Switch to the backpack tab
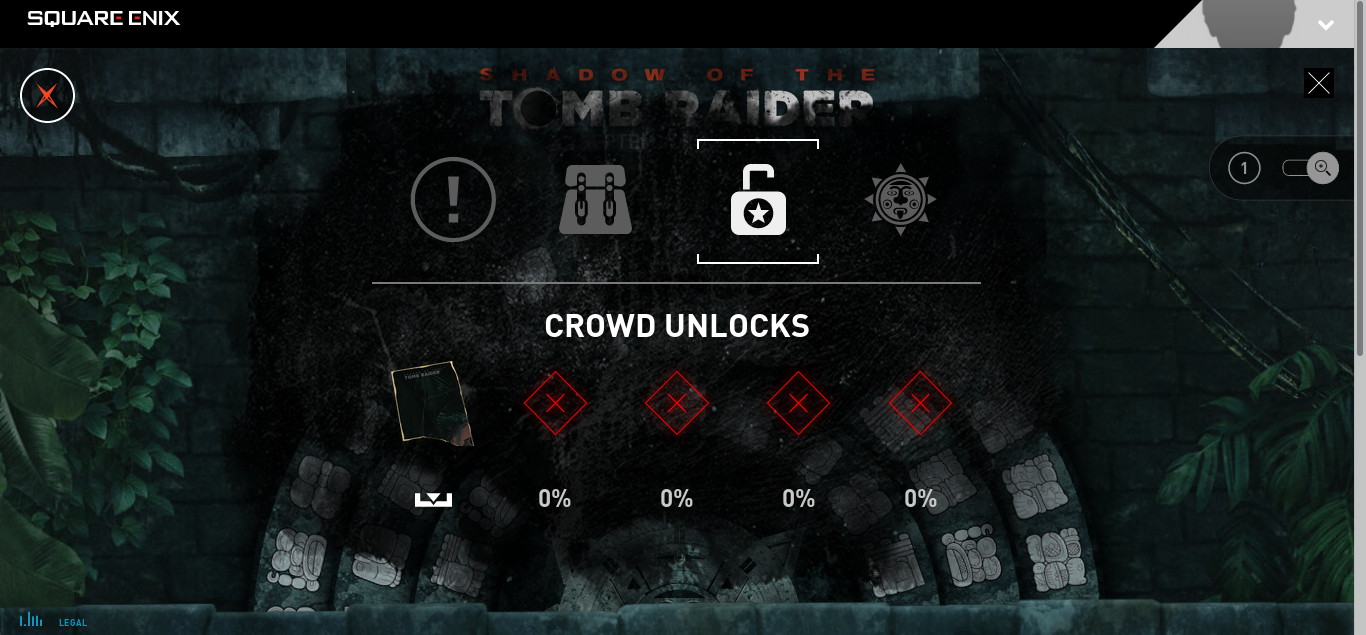 [595, 200]
